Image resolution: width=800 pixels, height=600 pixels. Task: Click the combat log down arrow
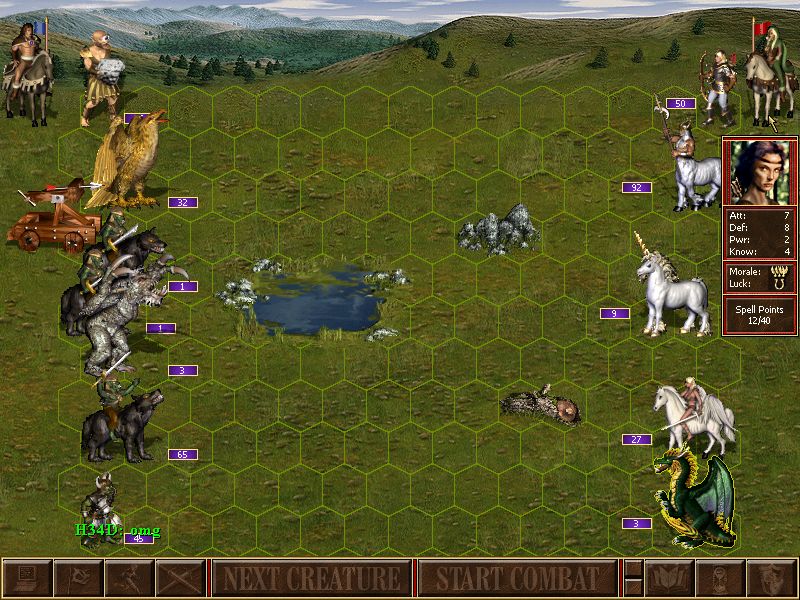point(633,587)
